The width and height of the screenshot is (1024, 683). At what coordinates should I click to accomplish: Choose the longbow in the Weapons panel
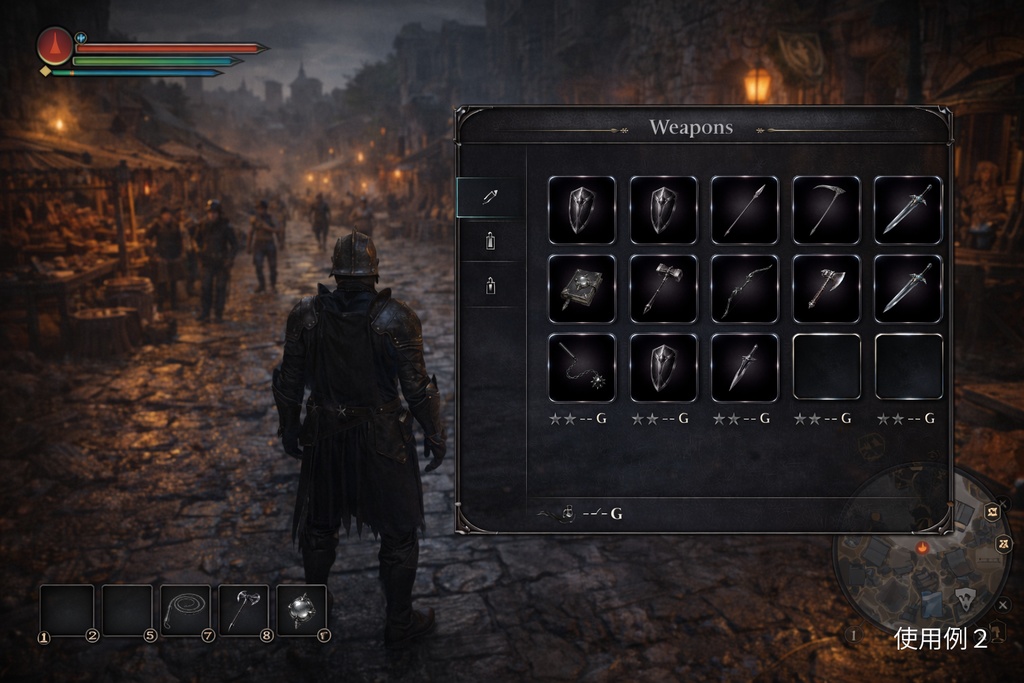744,289
